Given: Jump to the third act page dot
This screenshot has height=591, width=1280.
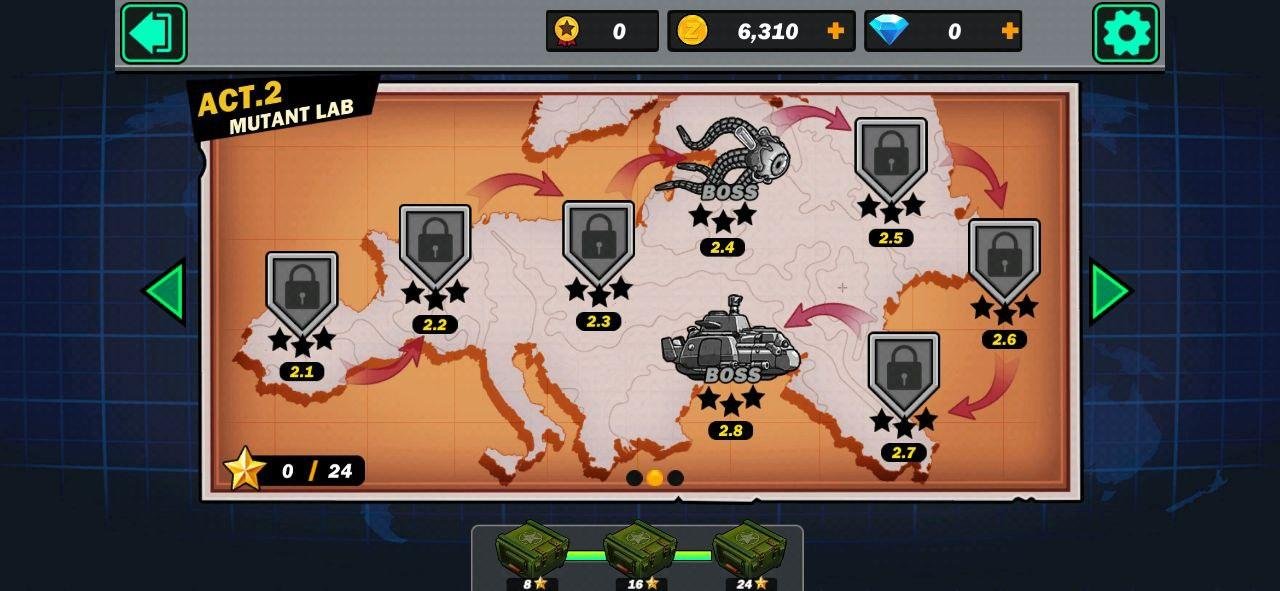Looking at the screenshot, I should click(676, 478).
